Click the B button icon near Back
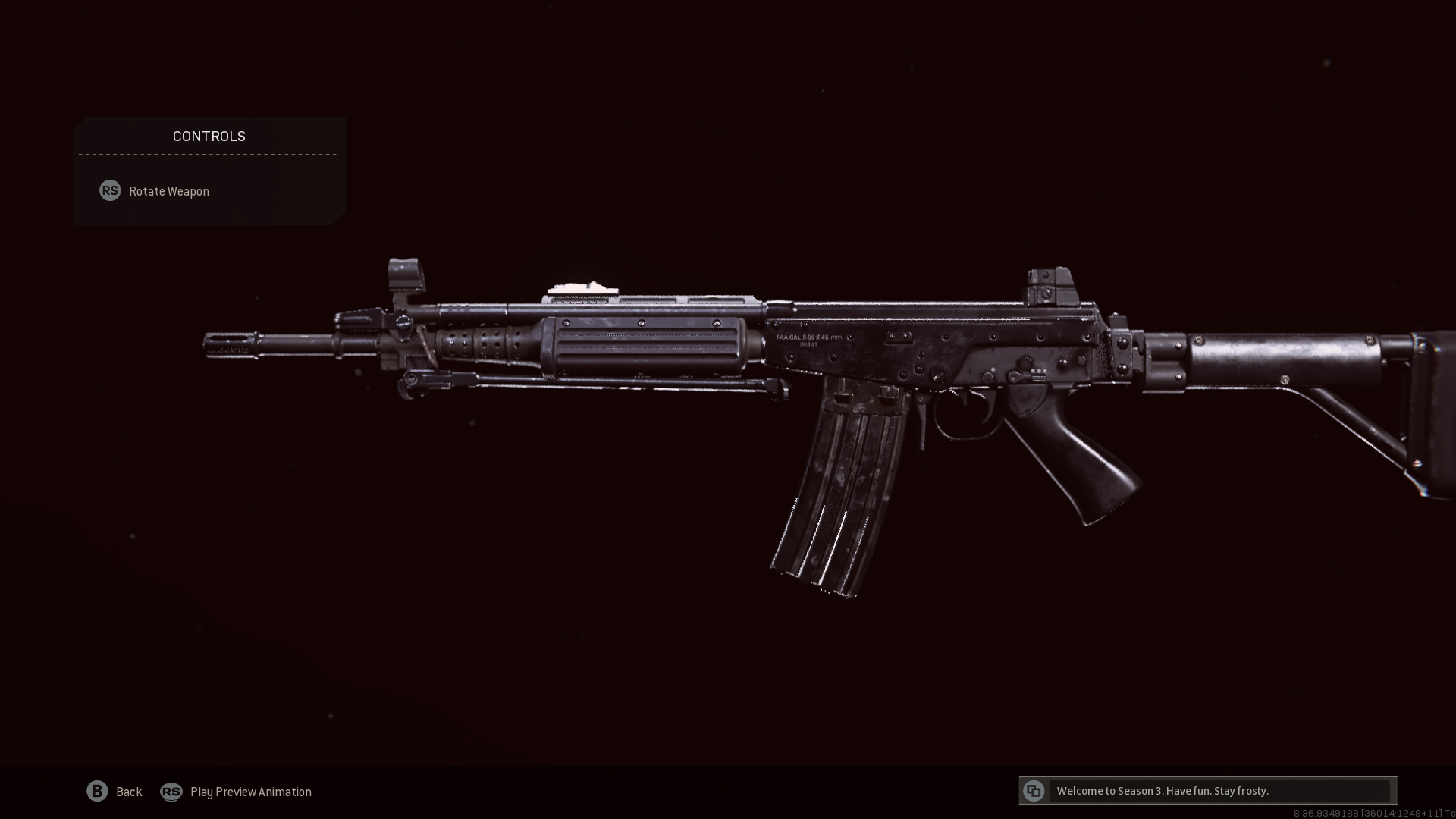 pyautogui.click(x=97, y=791)
